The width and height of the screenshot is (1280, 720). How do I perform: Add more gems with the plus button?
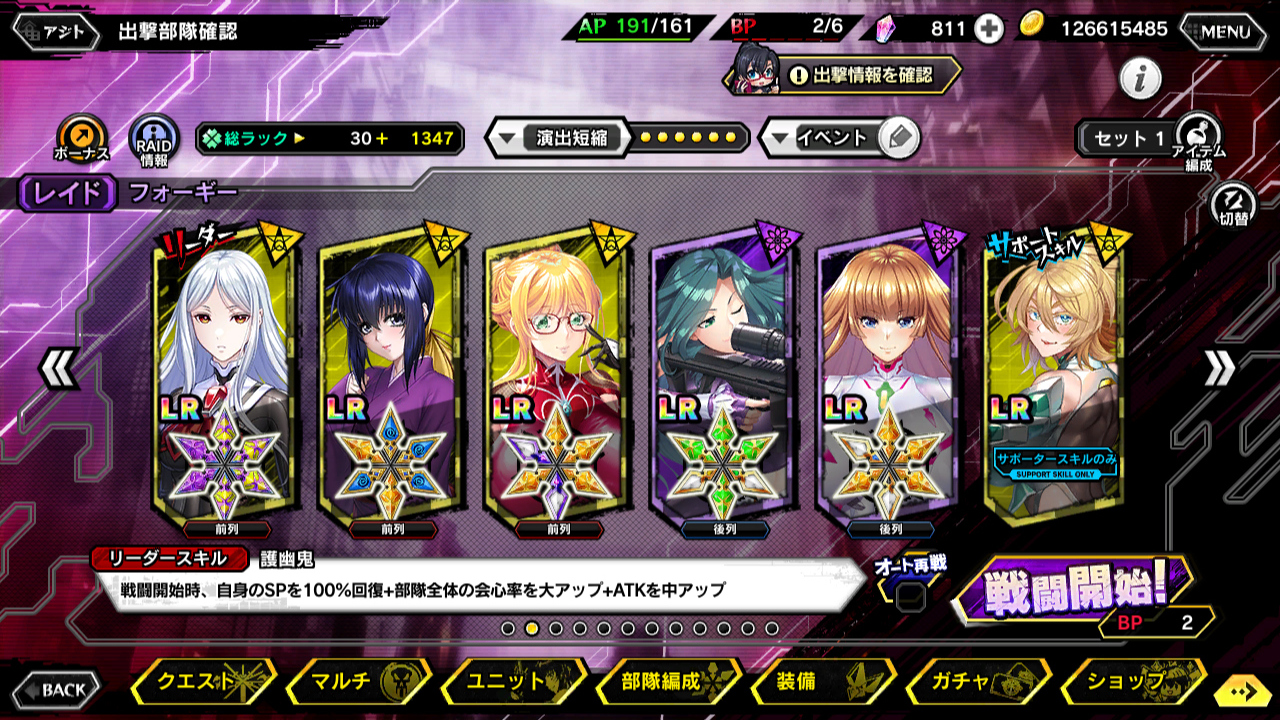coord(989,29)
